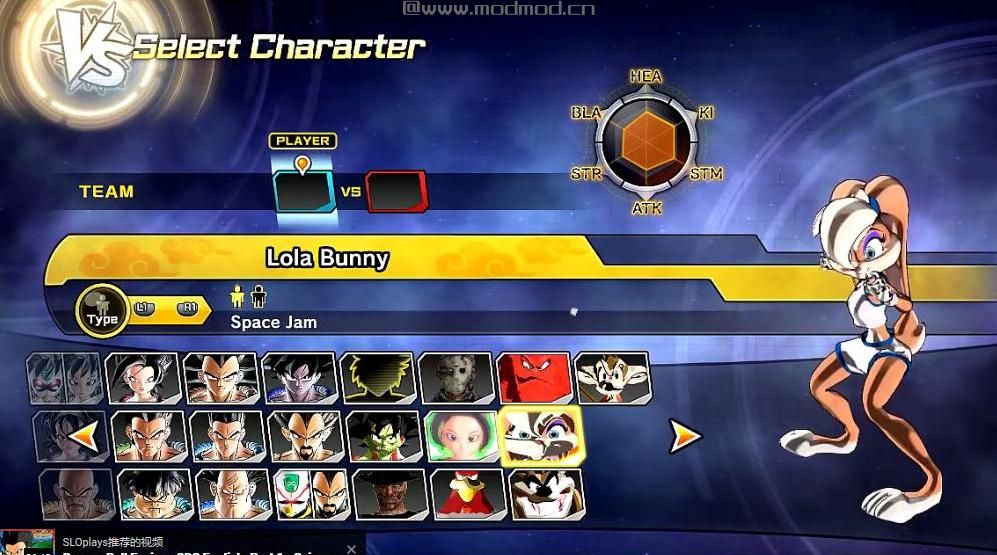Open the SLOplays recommended video thumbnail
The image size is (997, 555).
coord(27,543)
